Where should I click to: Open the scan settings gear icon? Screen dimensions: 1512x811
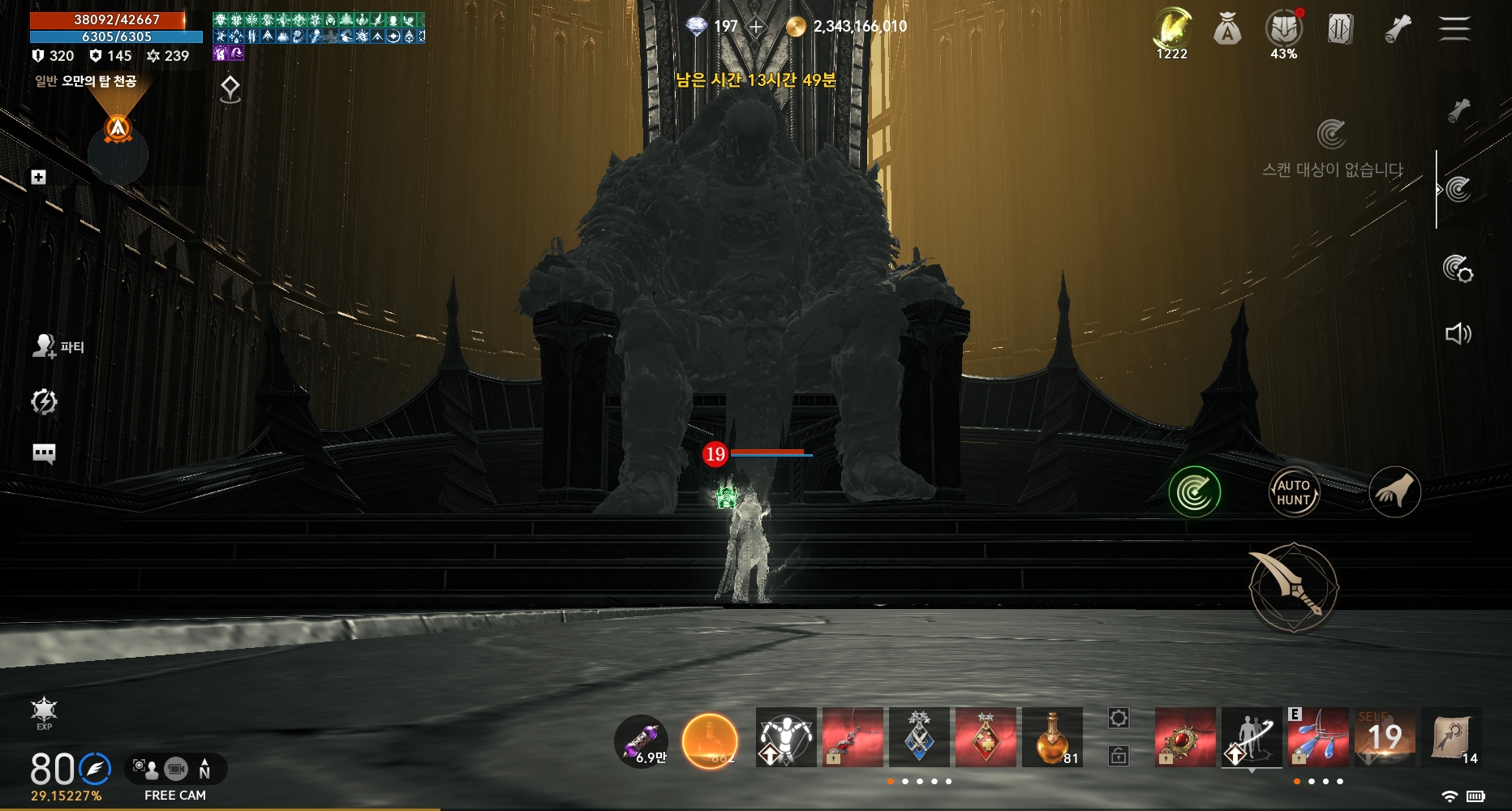1458,268
